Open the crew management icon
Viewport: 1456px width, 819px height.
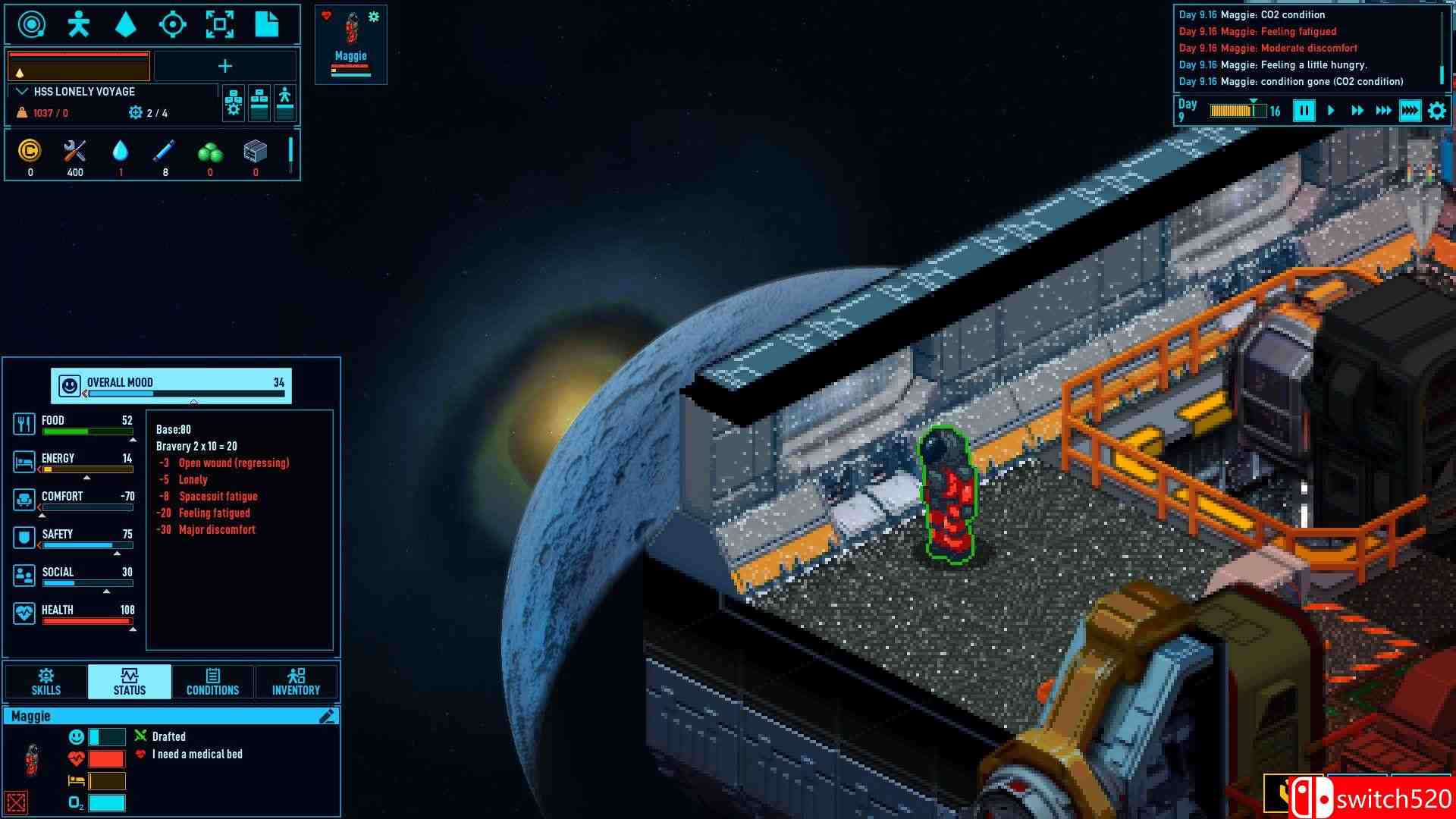[x=79, y=24]
